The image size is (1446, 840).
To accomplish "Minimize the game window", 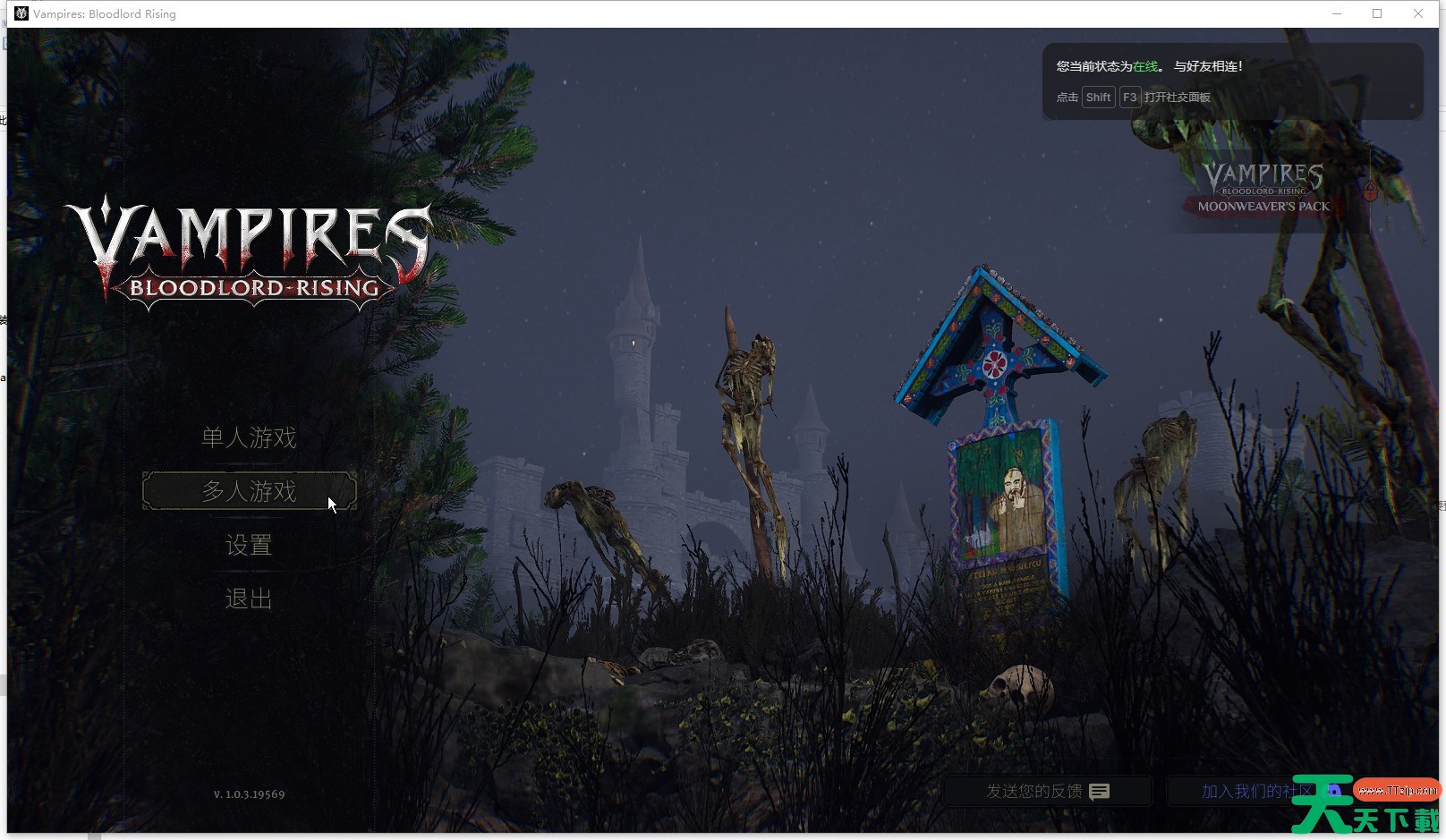I will pyautogui.click(x=1337, y=13).
